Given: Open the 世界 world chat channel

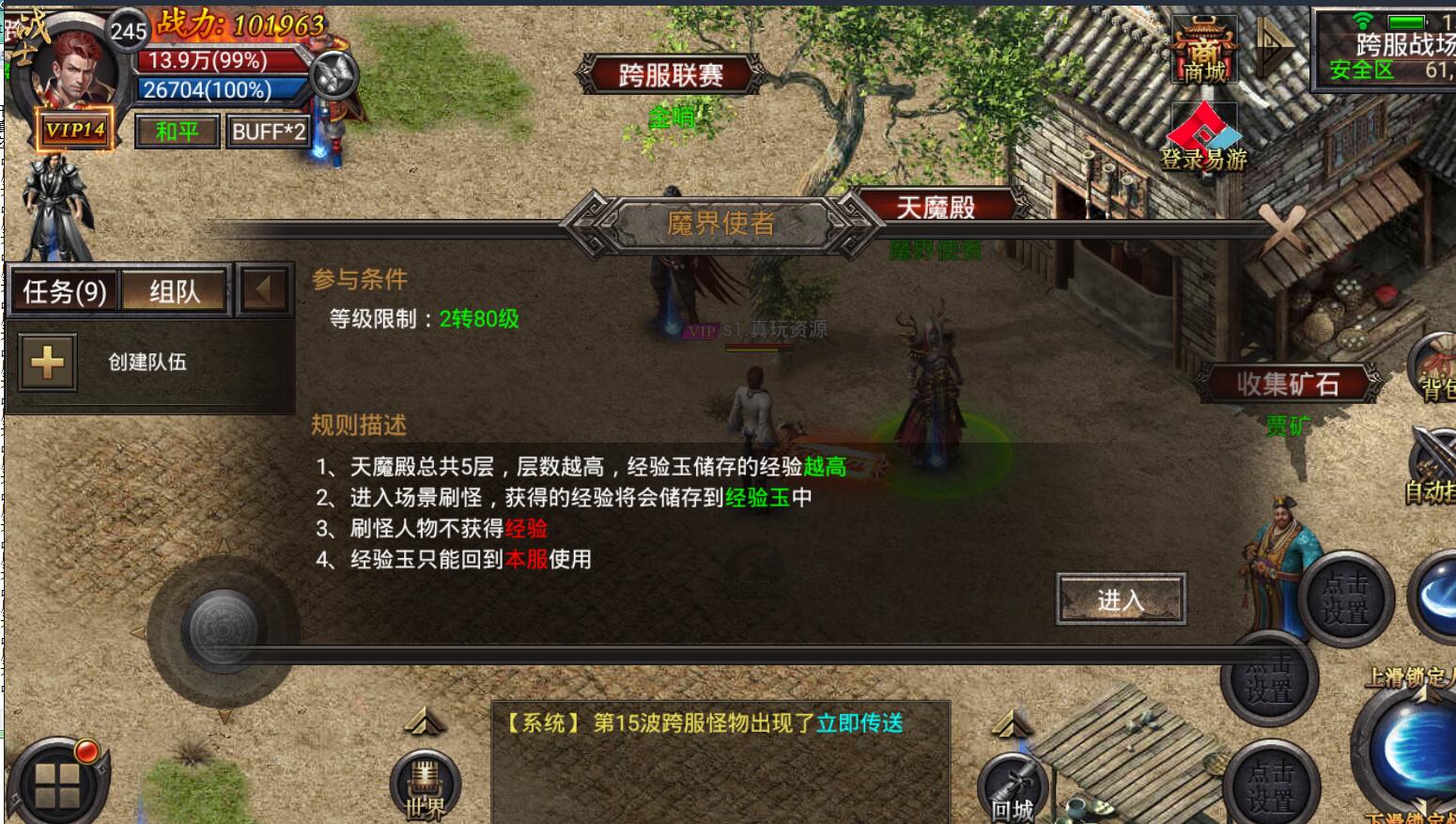Looking at the screenshot, I should (426, 787).
